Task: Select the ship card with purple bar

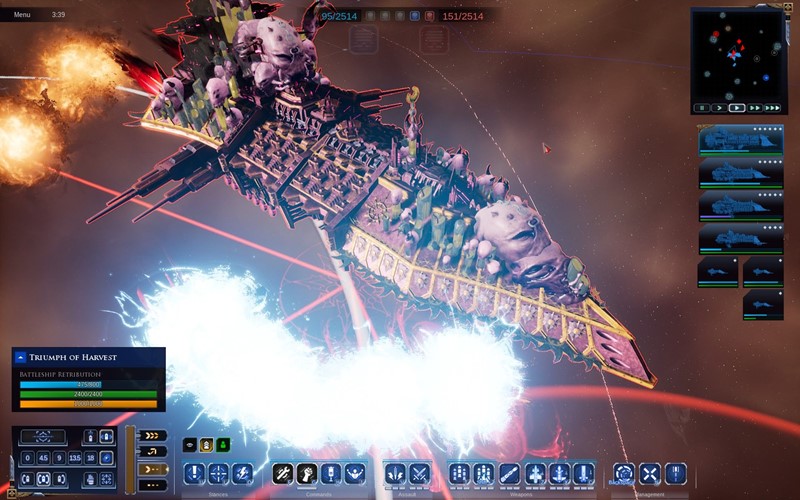Action: (741, 206)
